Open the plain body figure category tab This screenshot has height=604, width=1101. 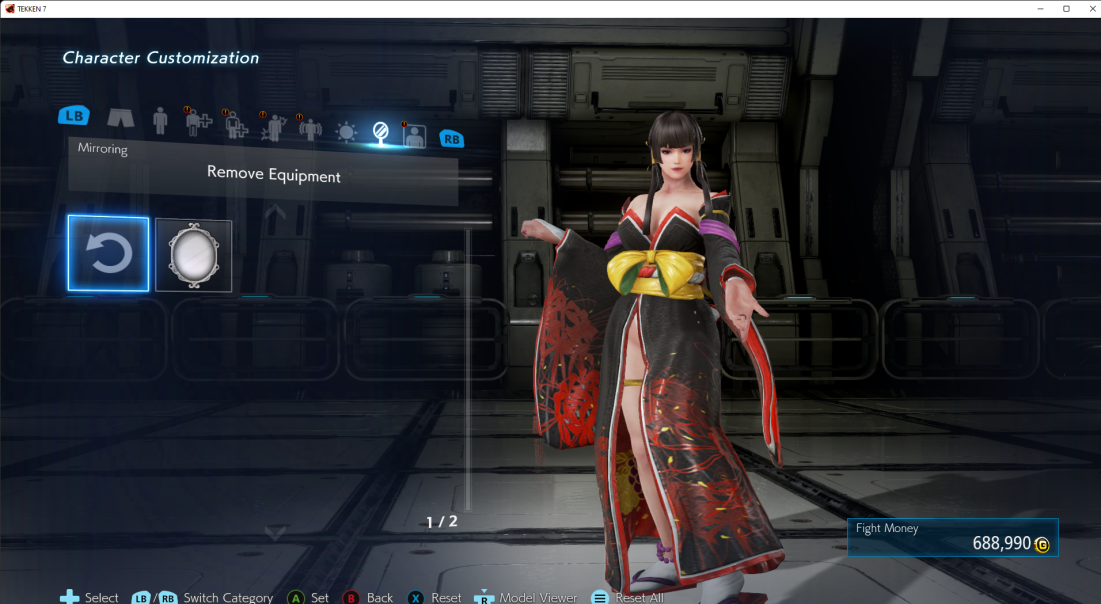coord(160,121)
